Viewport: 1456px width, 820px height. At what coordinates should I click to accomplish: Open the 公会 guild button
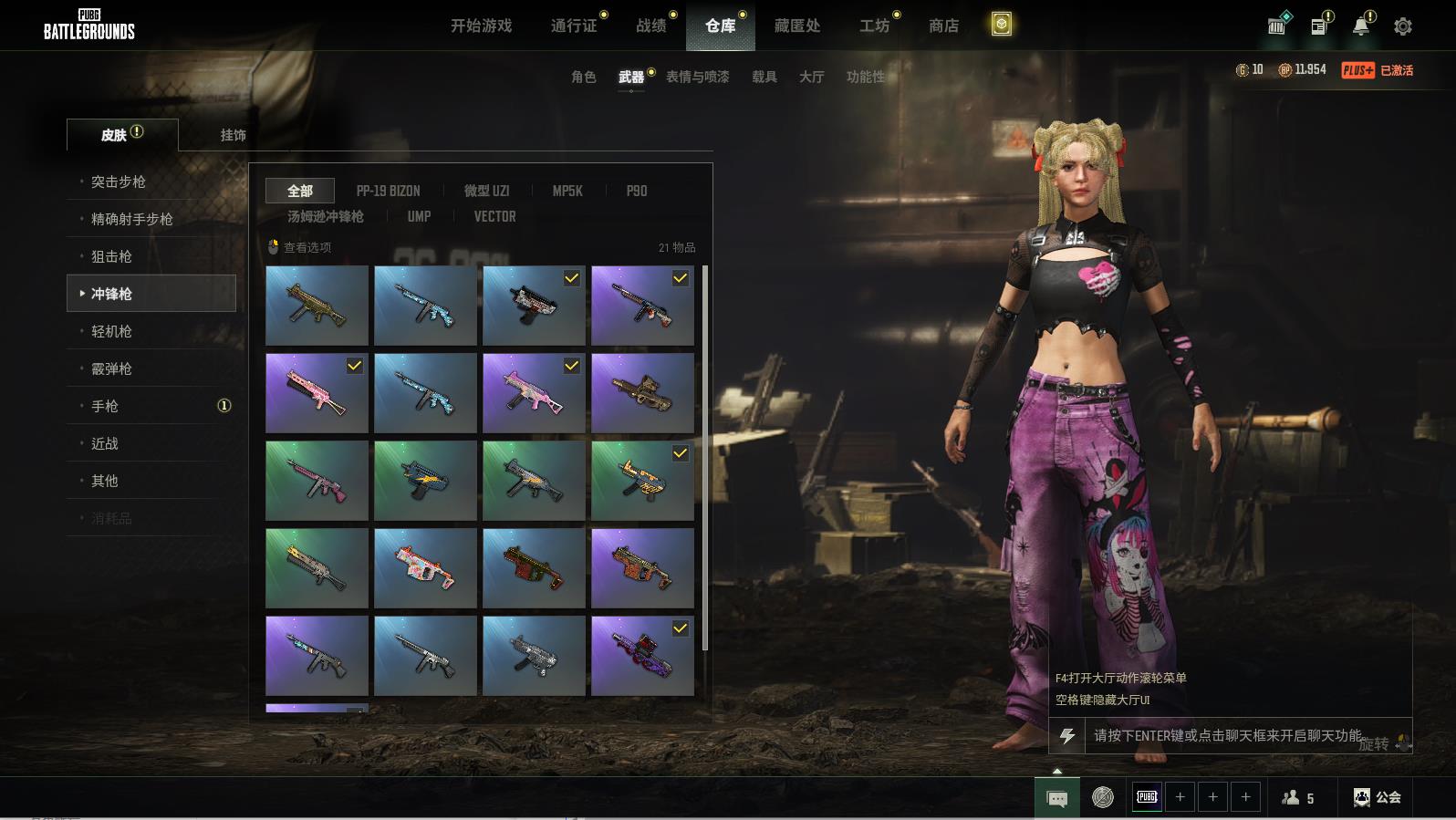(1378, 797)
